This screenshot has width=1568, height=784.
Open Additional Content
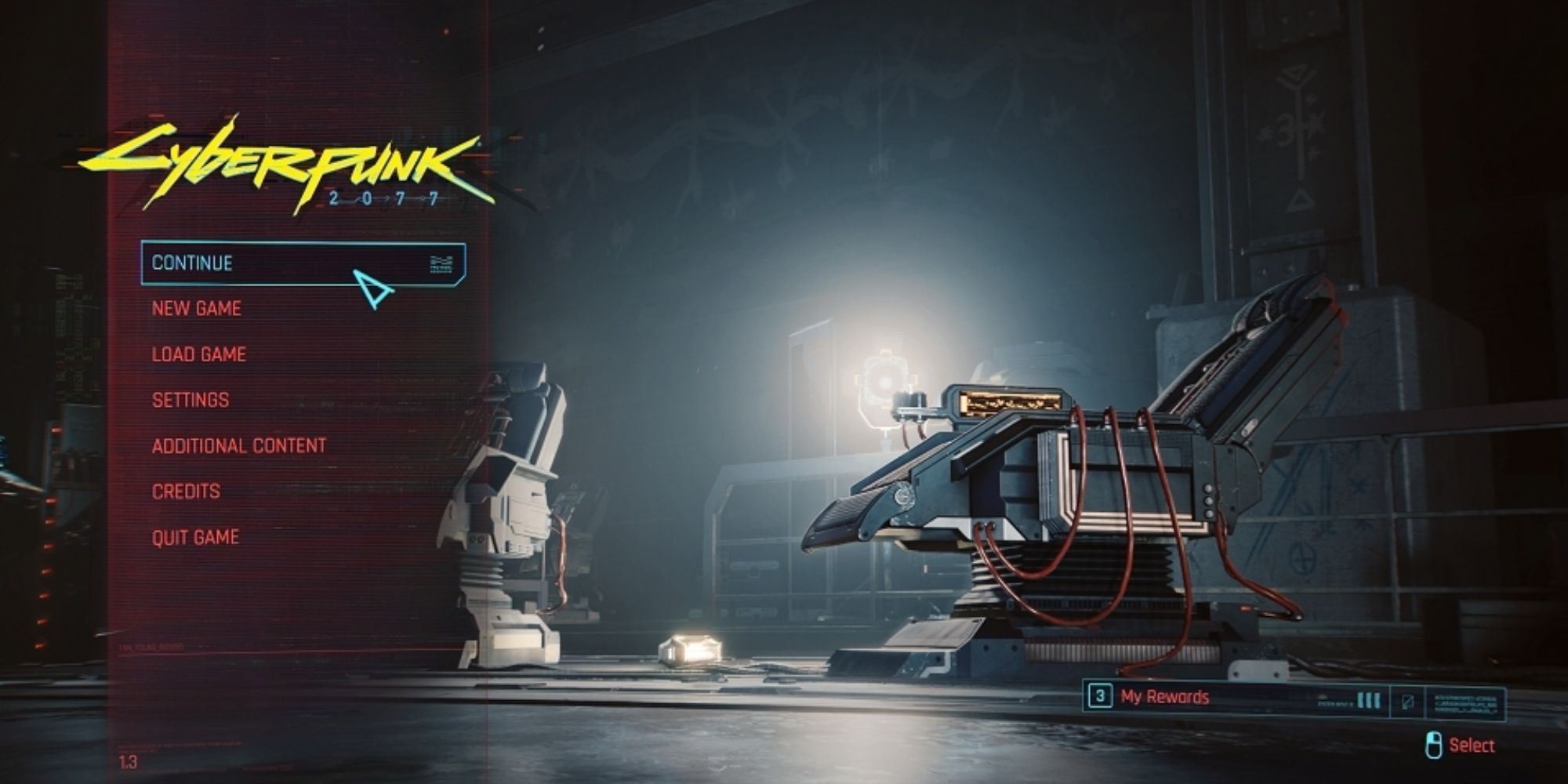[239, 445]
